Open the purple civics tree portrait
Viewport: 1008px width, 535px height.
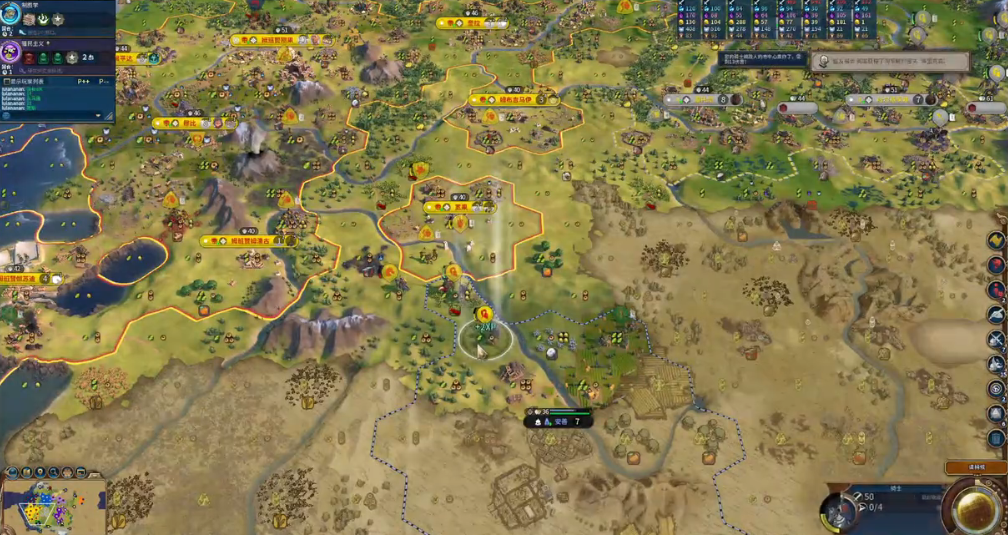10,52
